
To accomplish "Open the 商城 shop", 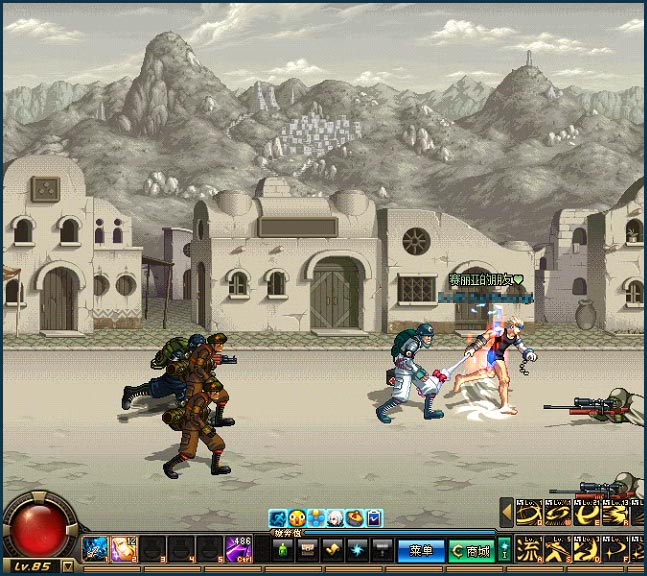I will coord(470,550).
